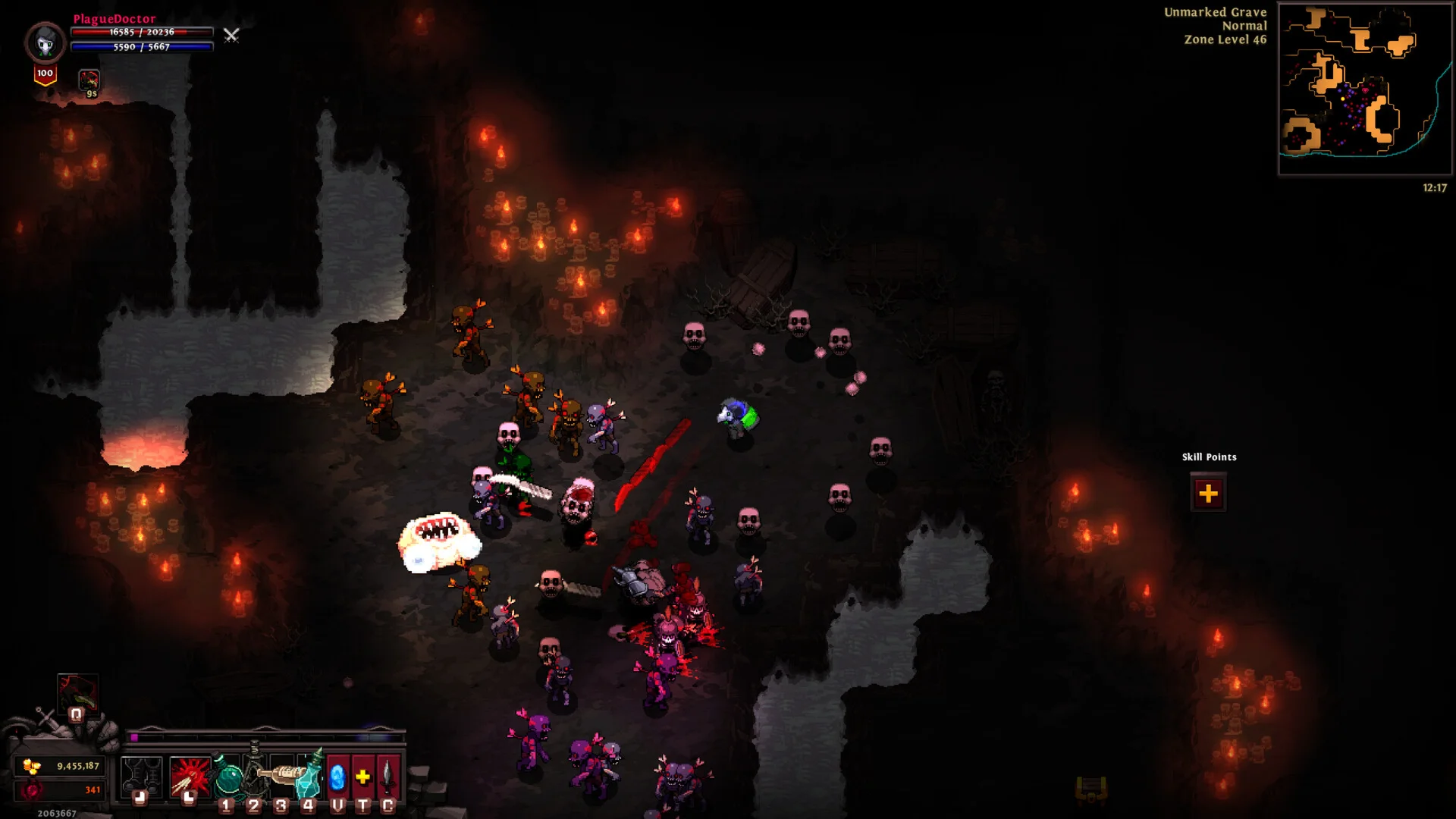Viewport: 1456px width, 819px height.
Task: Toggle the crossed swords combat icon
Action: coord(231,35)
